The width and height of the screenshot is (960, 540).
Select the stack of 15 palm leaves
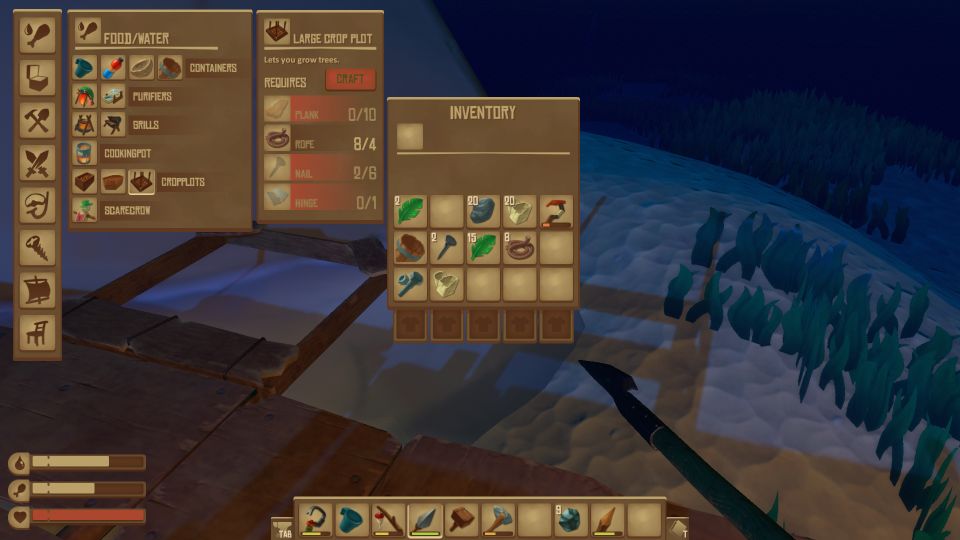tap(484, 247)
